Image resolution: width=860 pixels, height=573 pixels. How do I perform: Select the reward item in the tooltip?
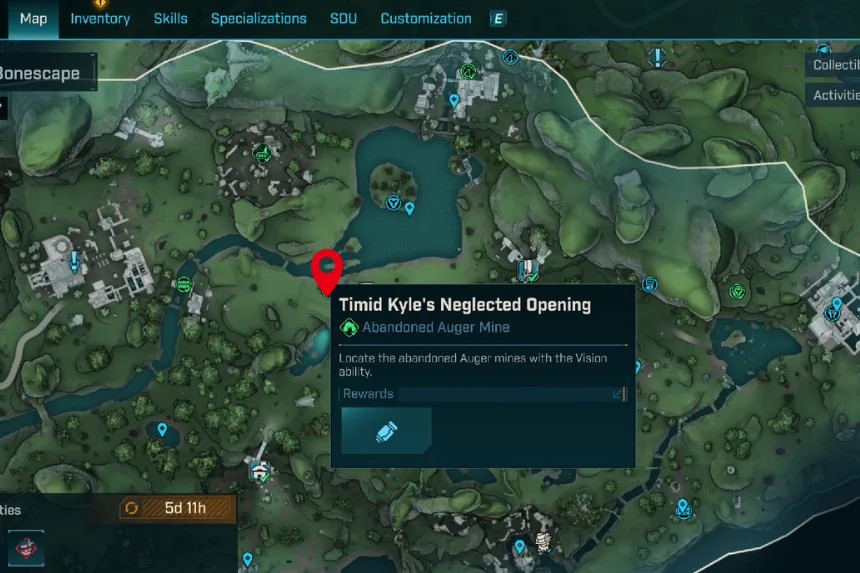pyautogui.click(x=386, y=430)
